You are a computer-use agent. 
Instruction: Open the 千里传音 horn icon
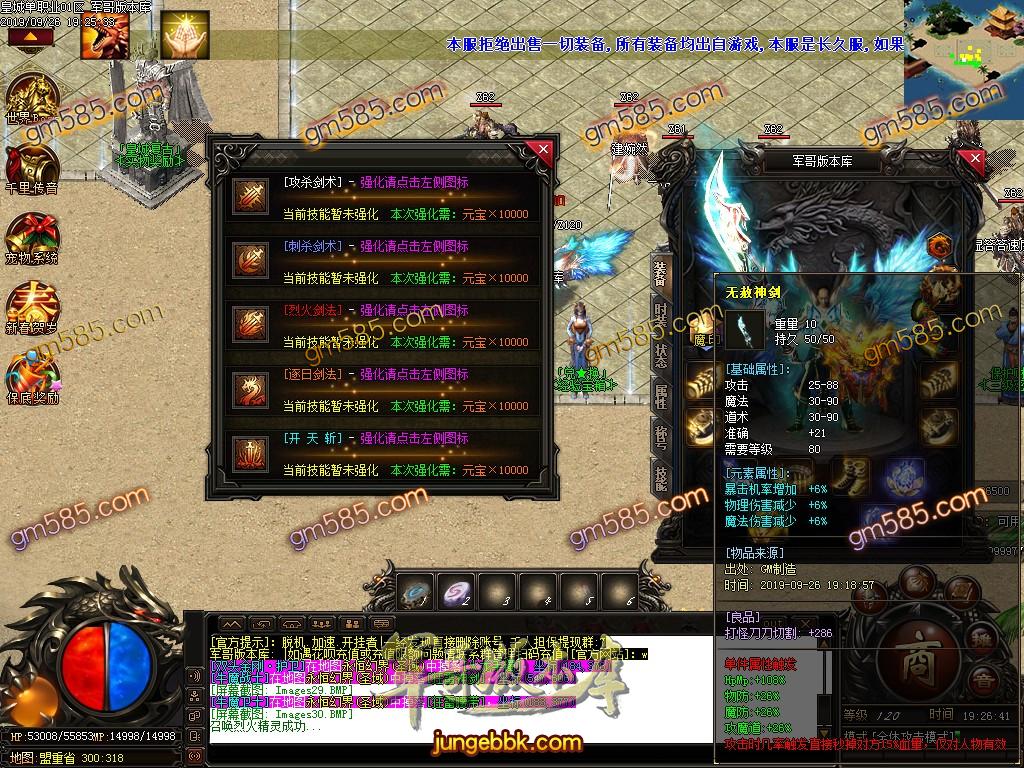click(x=32, y=167)
